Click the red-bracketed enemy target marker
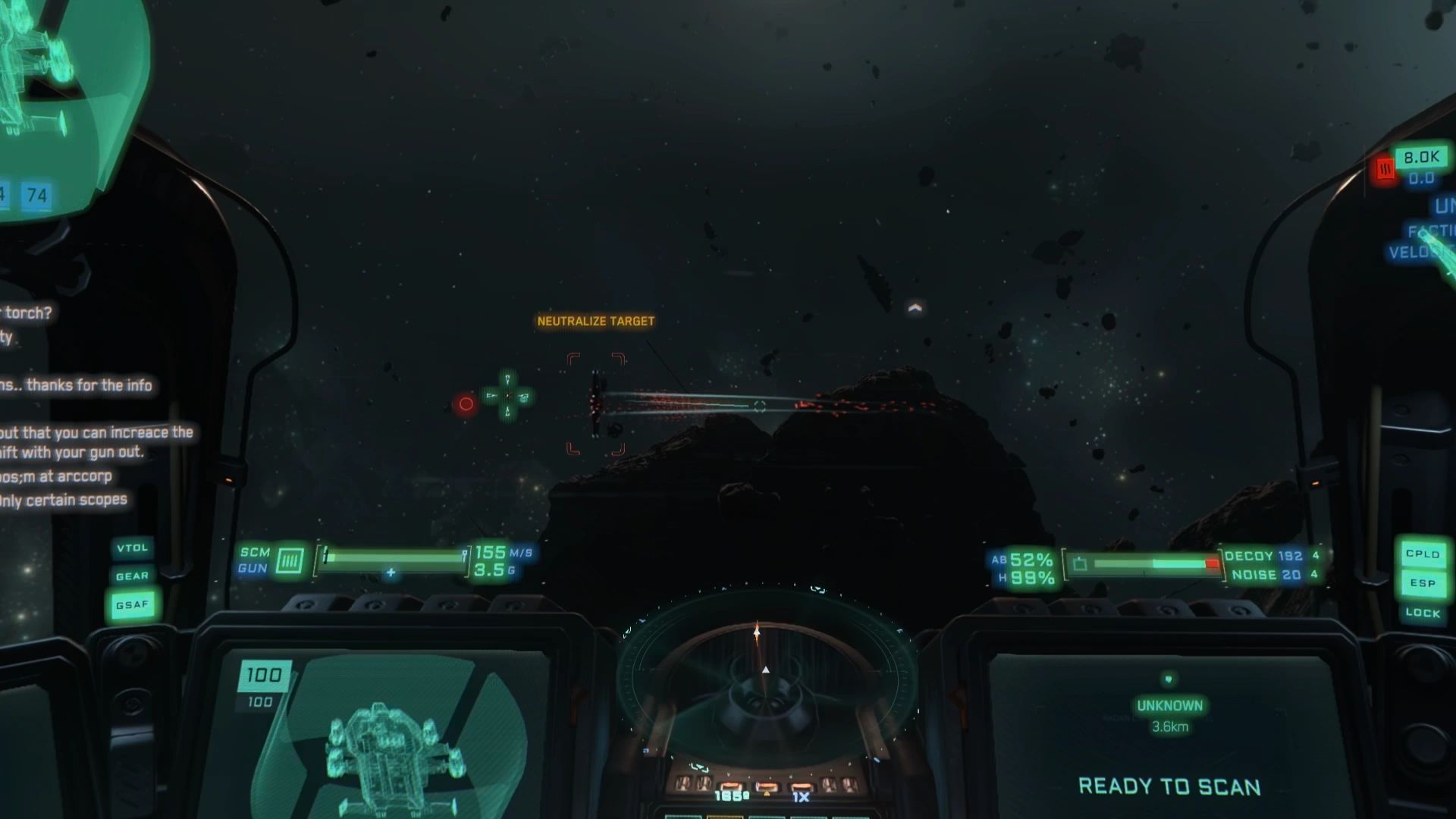1456x819 pixels. (x=596, y=404)
